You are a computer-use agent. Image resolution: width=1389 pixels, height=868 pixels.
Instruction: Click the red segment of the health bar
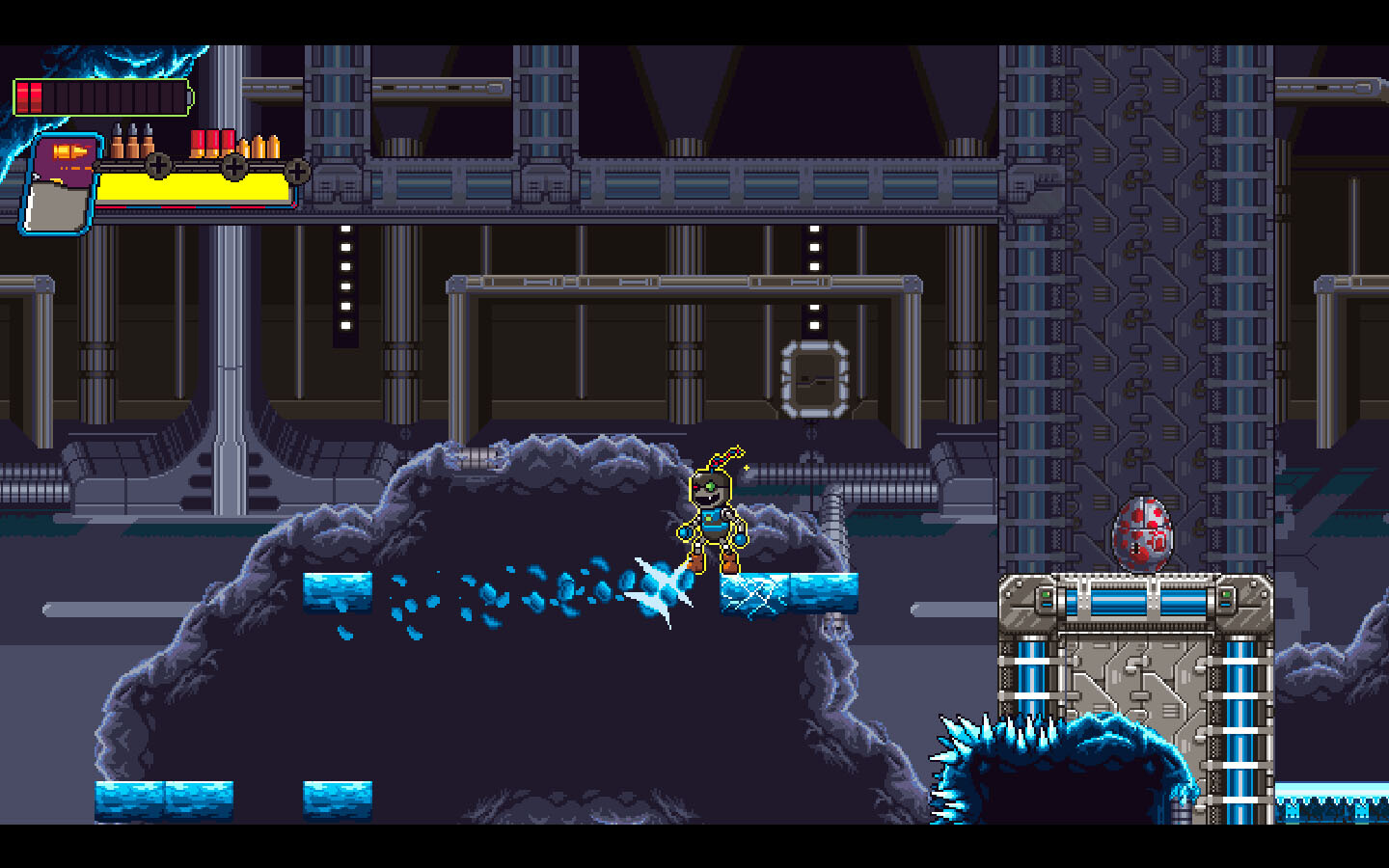[30, 96]
